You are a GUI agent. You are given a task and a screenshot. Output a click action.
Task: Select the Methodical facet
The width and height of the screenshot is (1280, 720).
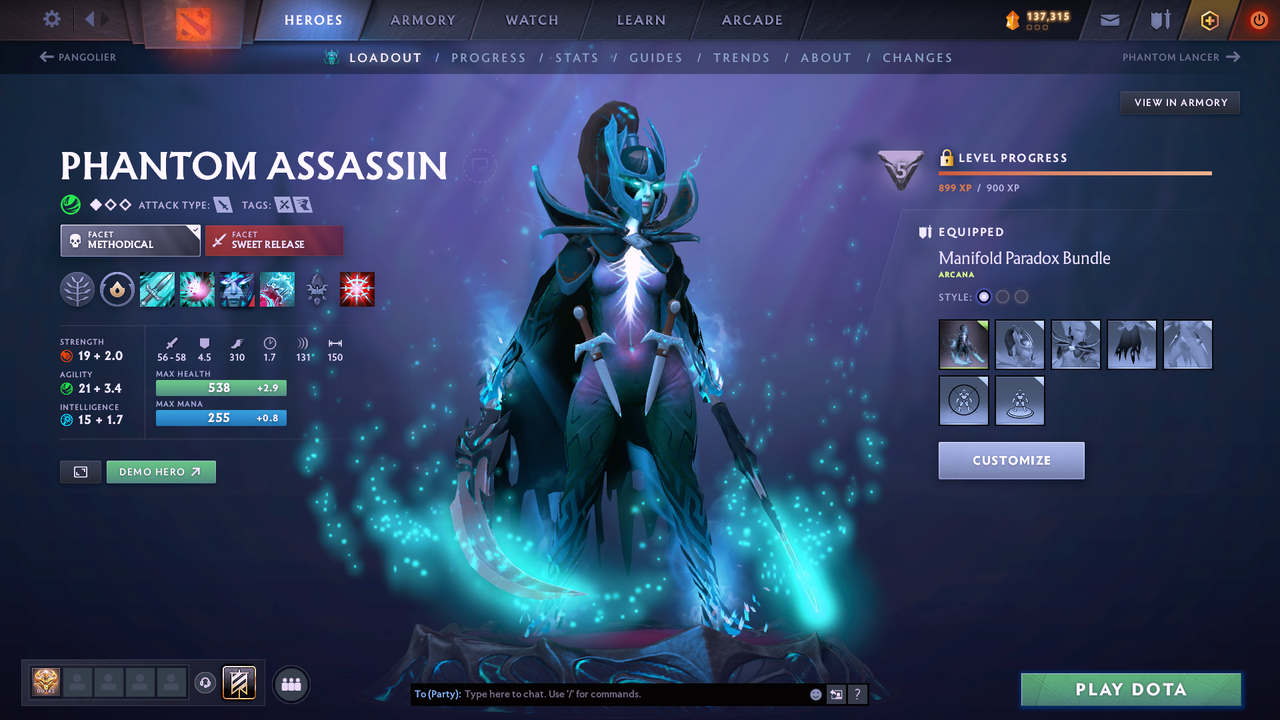pos(130,240)
